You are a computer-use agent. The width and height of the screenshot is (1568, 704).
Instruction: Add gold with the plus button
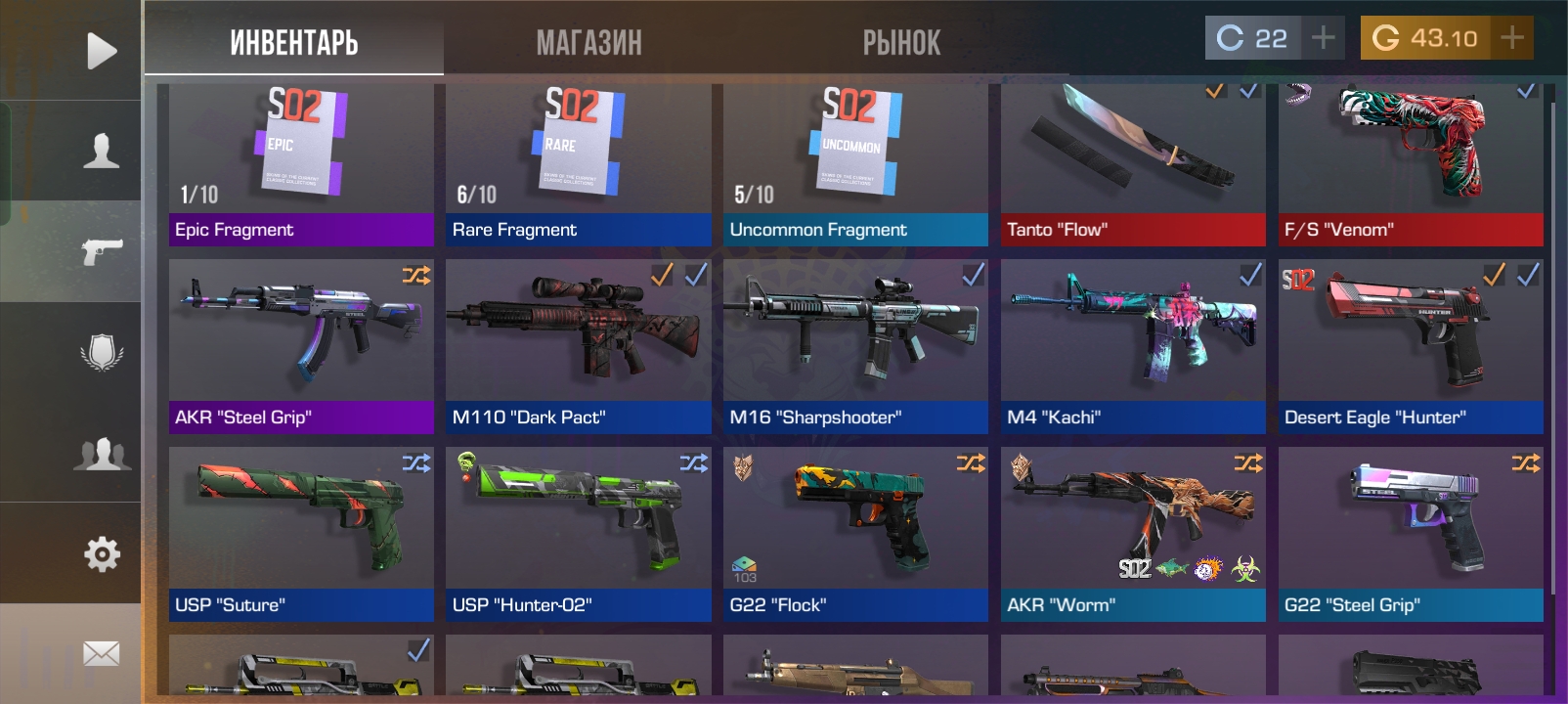pos(1512,38)
